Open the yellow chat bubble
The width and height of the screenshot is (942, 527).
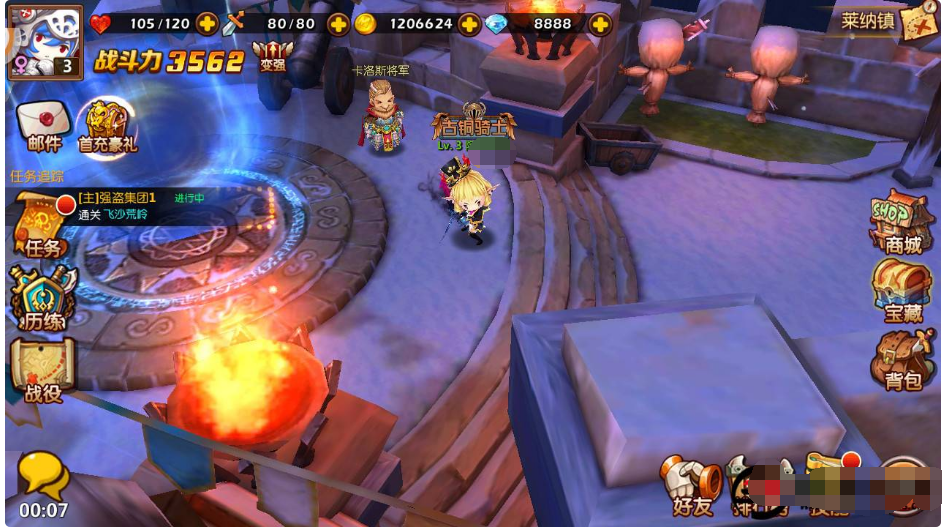[43, 476]
